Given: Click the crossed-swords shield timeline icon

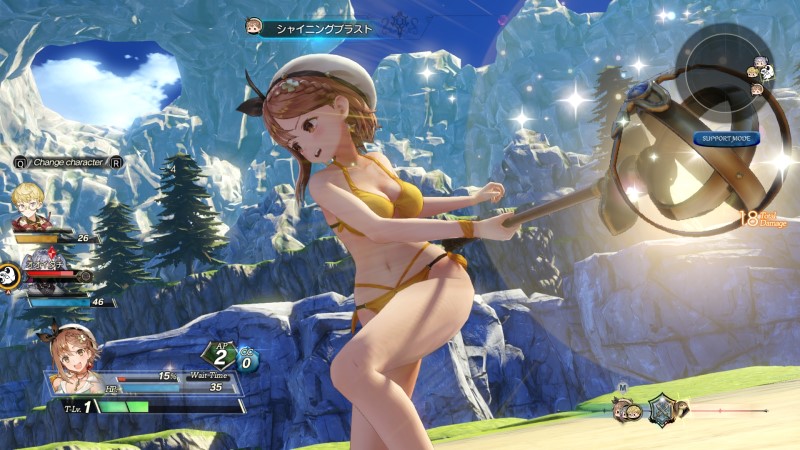Looking at the screenshot, I should click(660, 409).
